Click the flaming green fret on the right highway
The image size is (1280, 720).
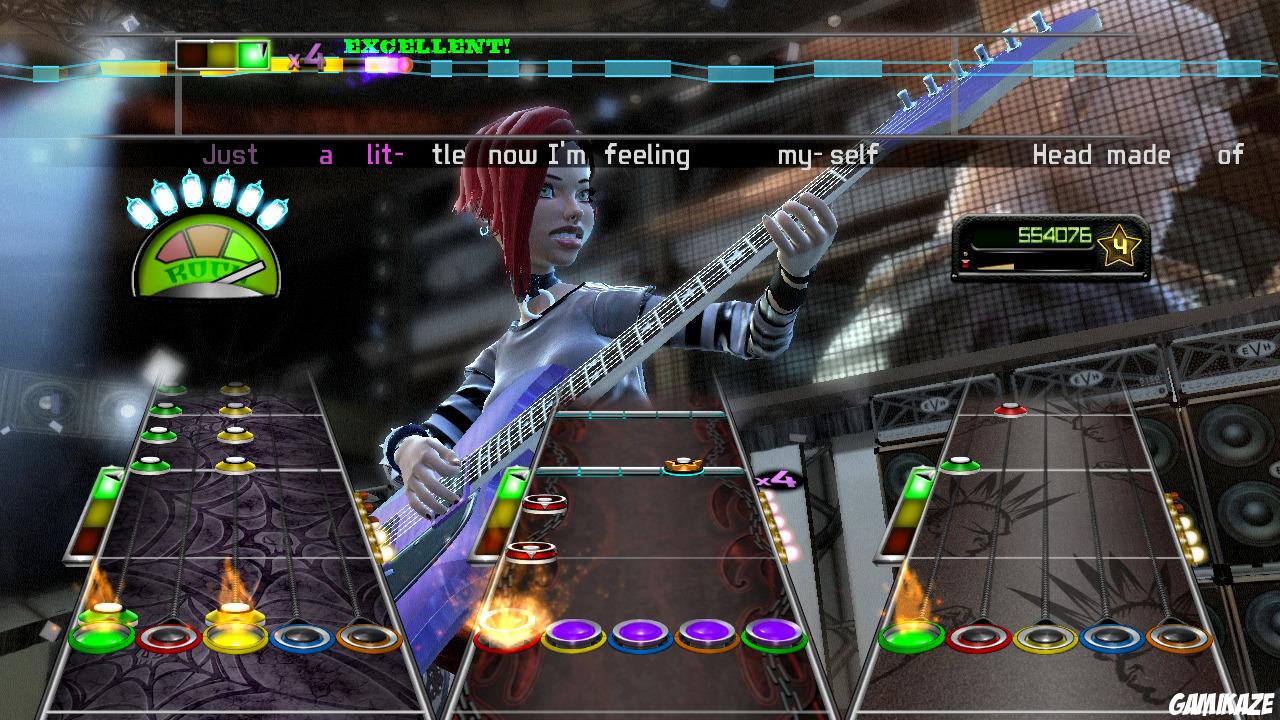point(914,636)
